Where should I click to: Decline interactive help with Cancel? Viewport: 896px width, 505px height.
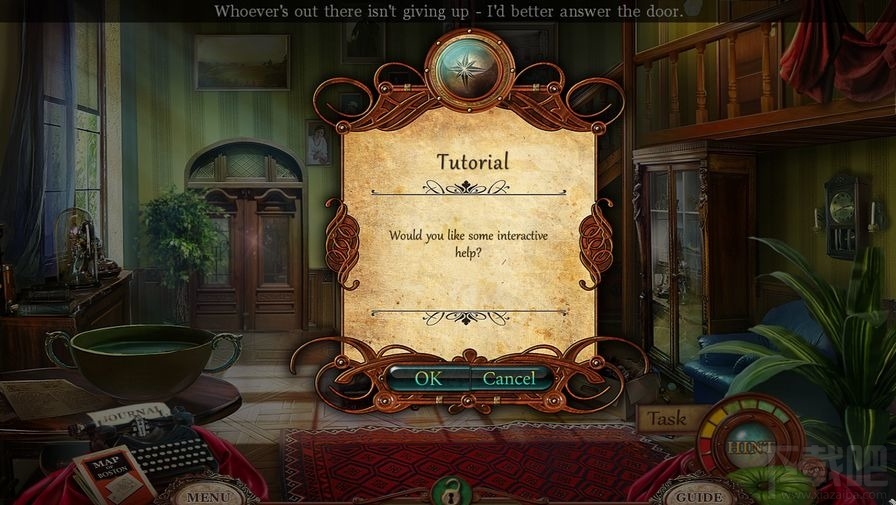510,378
